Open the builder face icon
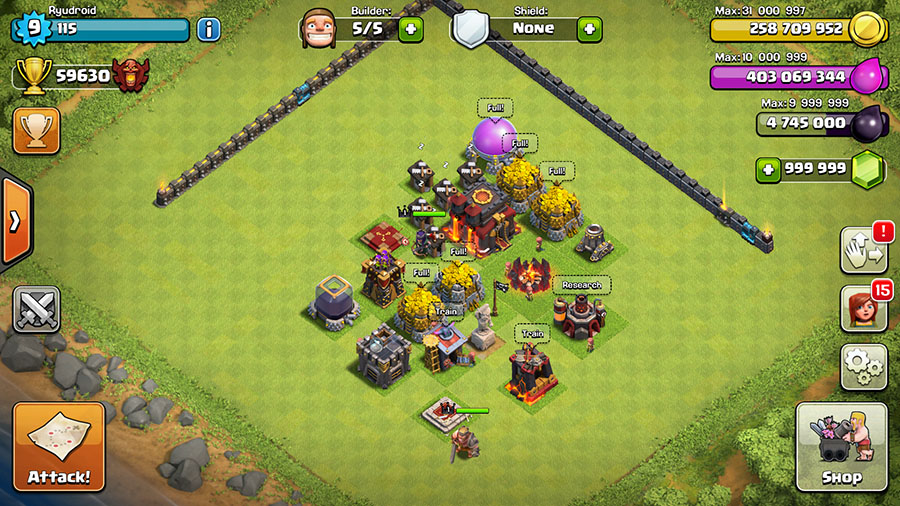The width and height of the screenshot is (900, 506). 317,28
